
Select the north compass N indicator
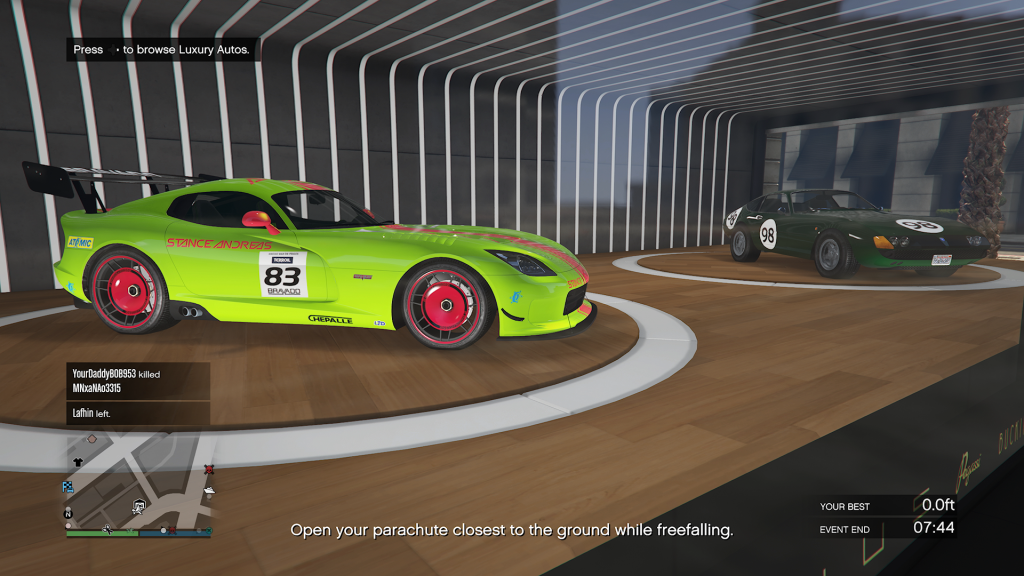click(68, 513)
